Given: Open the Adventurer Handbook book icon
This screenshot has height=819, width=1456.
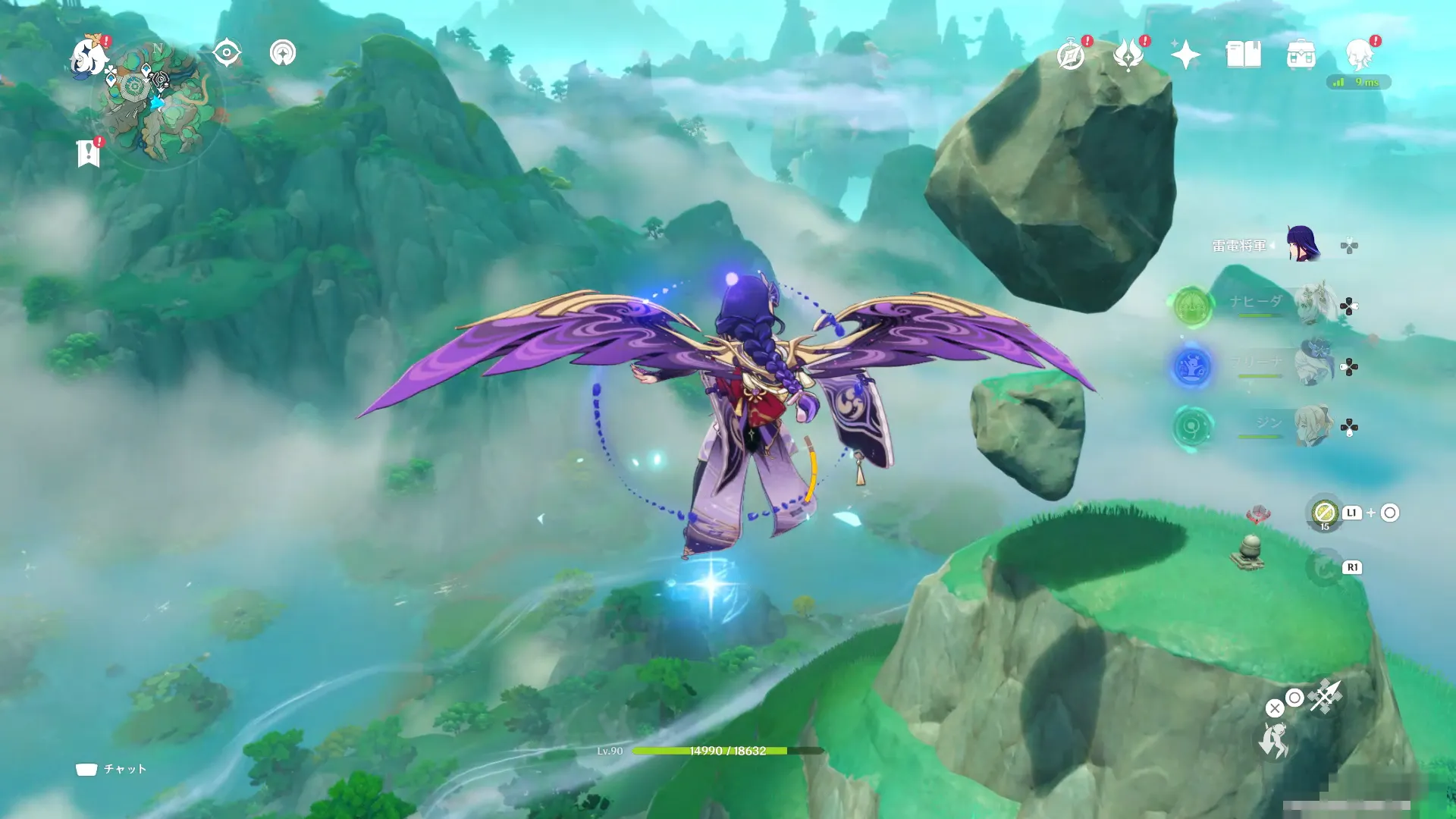Looking at the screenshot, I should [1244, 55].
